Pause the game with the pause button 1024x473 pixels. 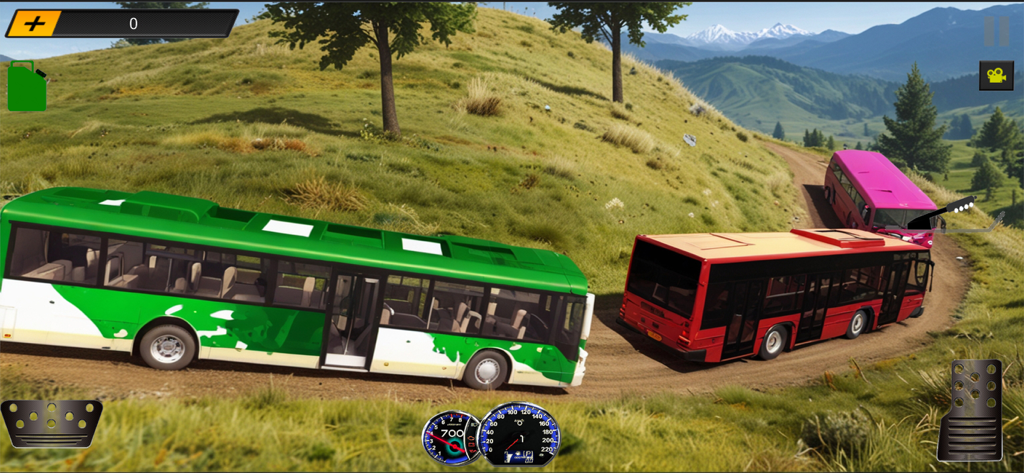(996, 31)
